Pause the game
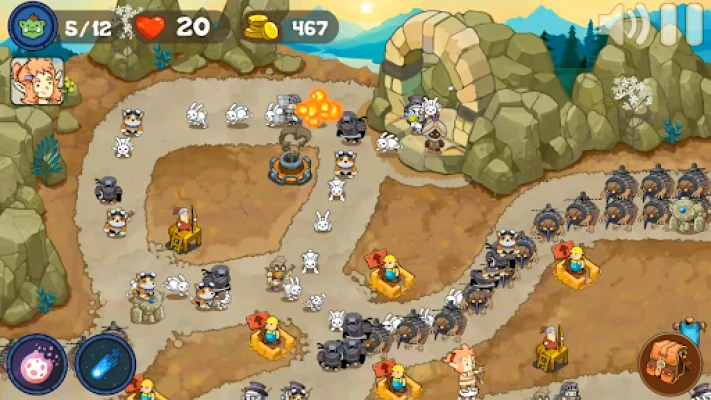The image size is (711, 400). click(x=688, y=24)
